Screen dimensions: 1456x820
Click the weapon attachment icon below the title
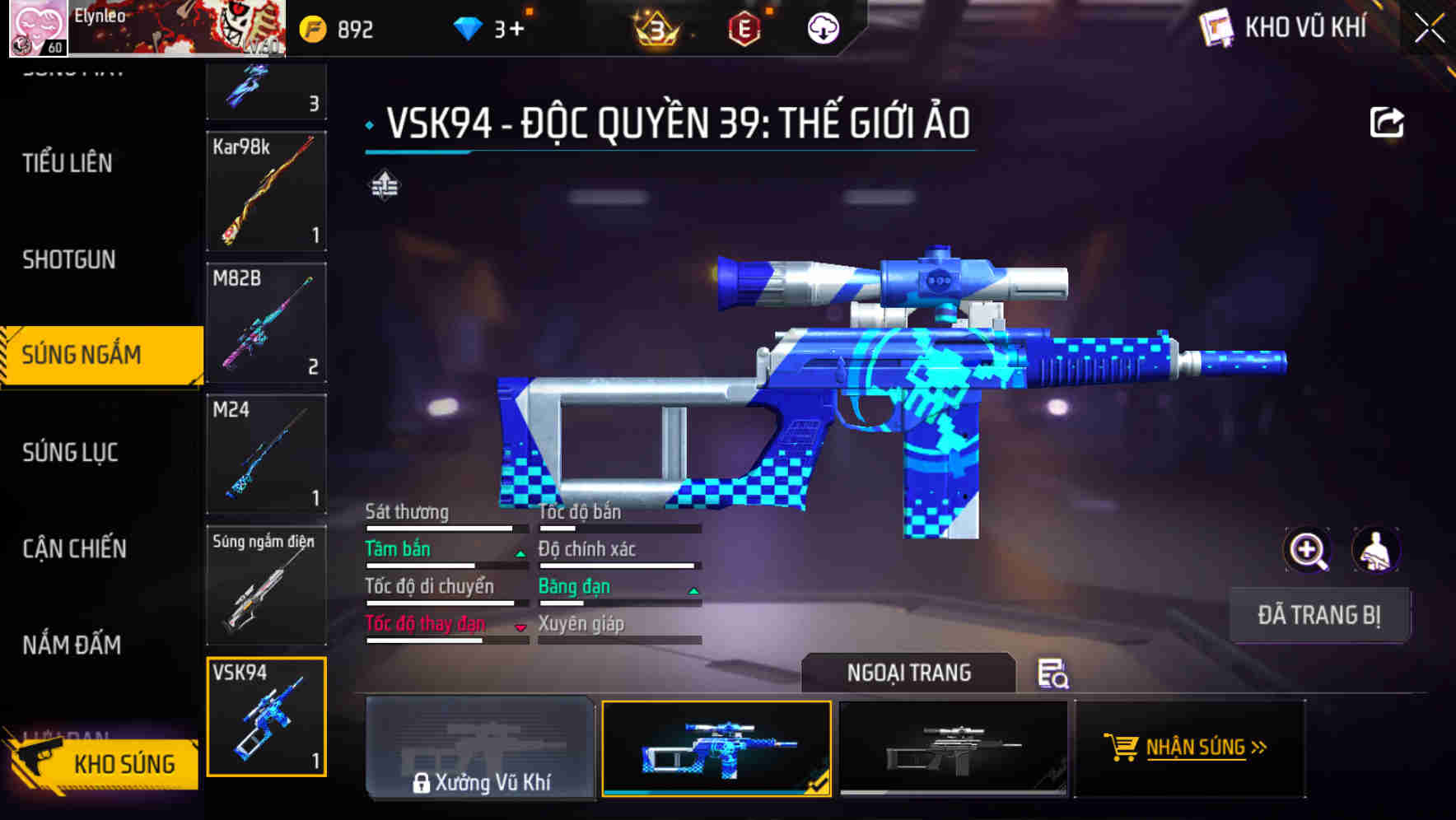[x=384, y=185]
